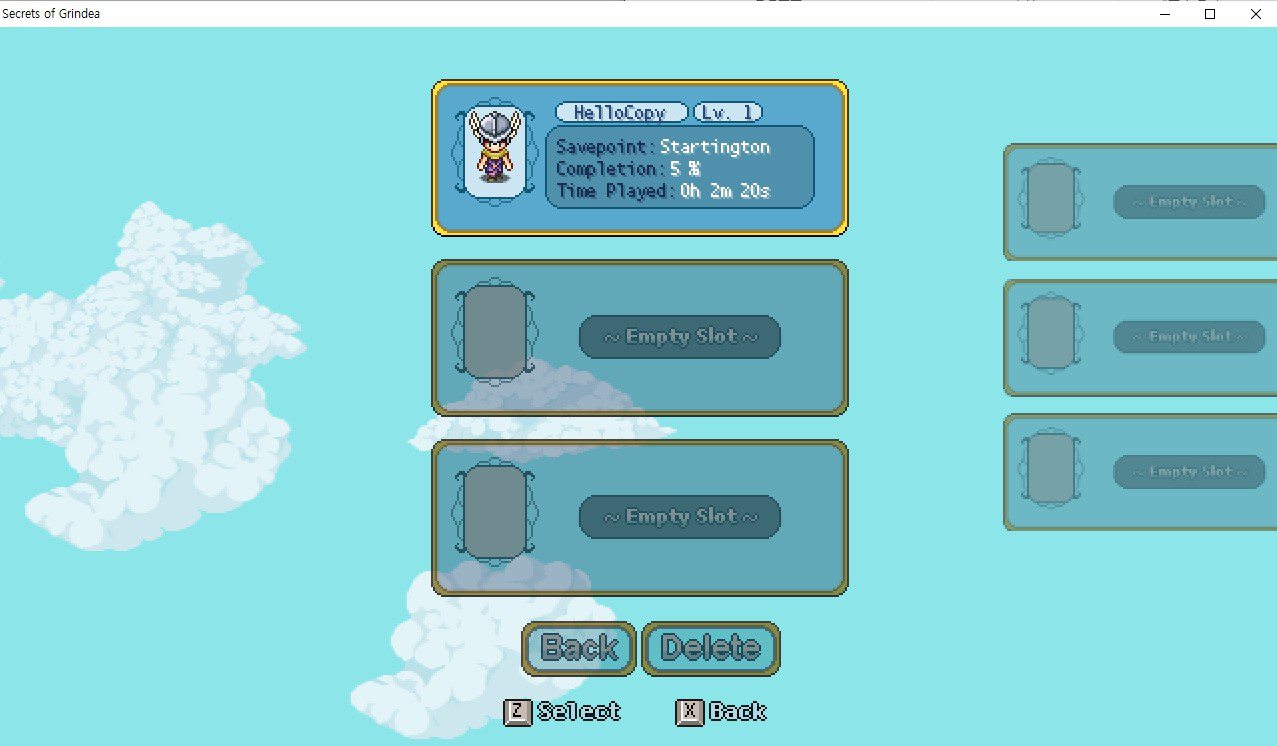Maximize the game window
The width and height of the screenshot is (1277, 746).
(x=1210, y=14)
